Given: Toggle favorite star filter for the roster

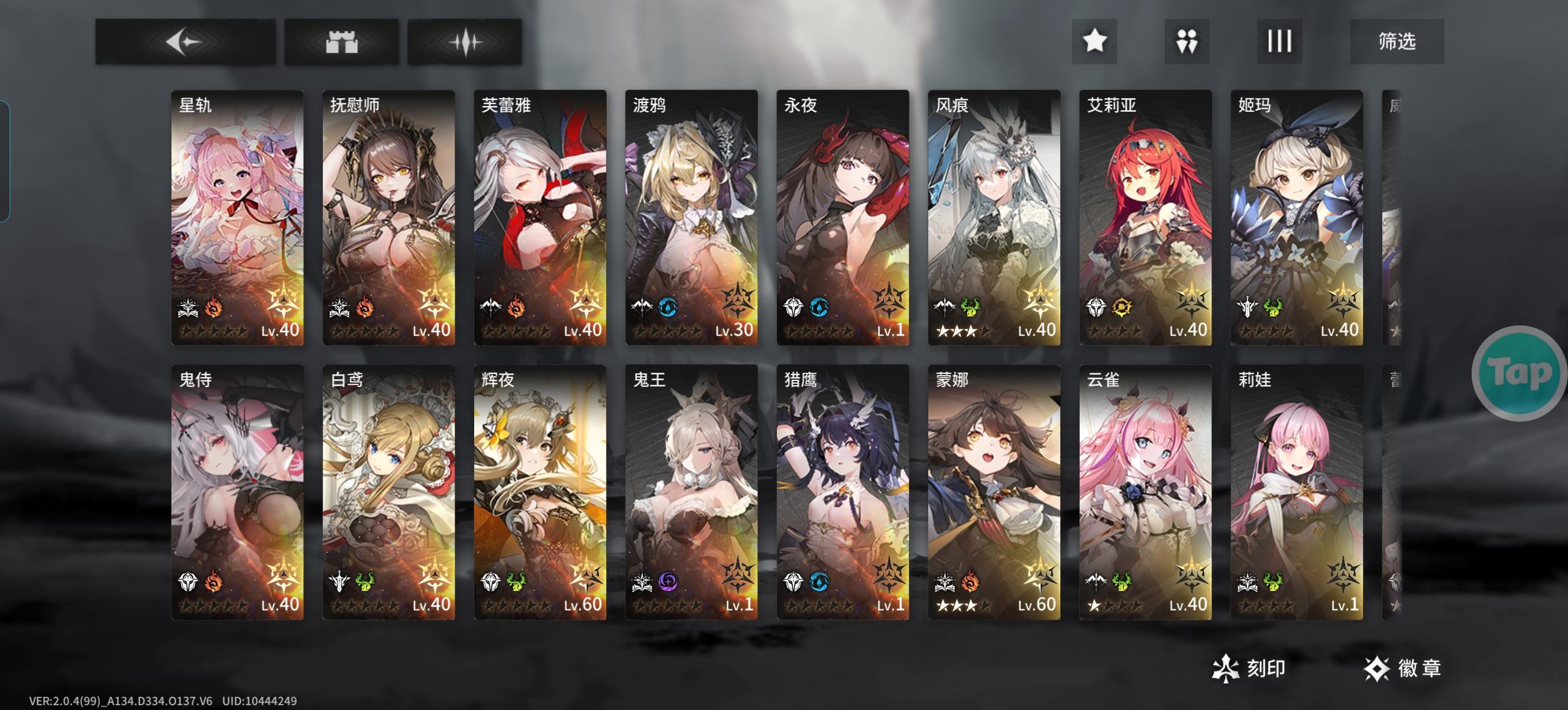Looking at the screenshot, I should (x=1096, y=41).
